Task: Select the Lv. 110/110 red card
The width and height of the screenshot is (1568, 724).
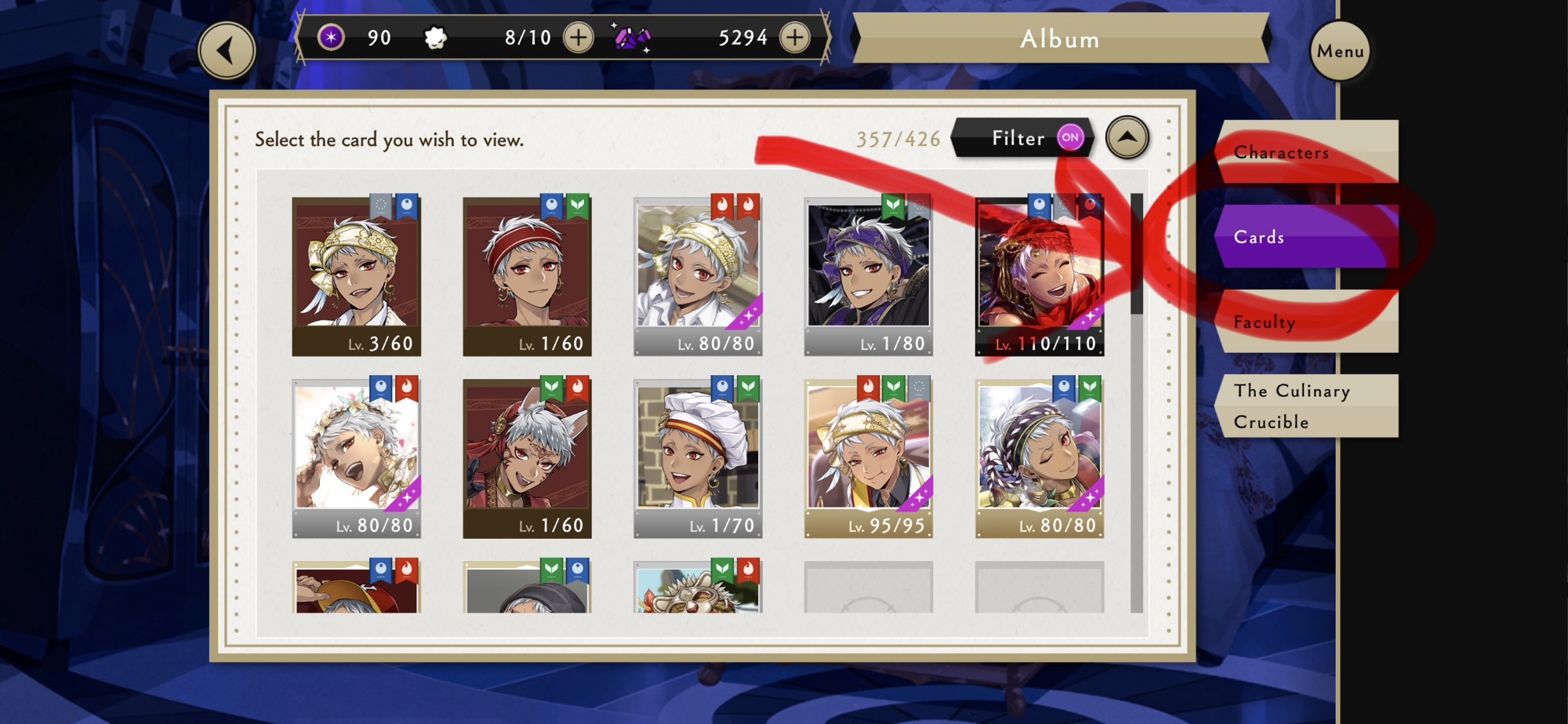Action: pyautogui.click(x=1040, y=276)
